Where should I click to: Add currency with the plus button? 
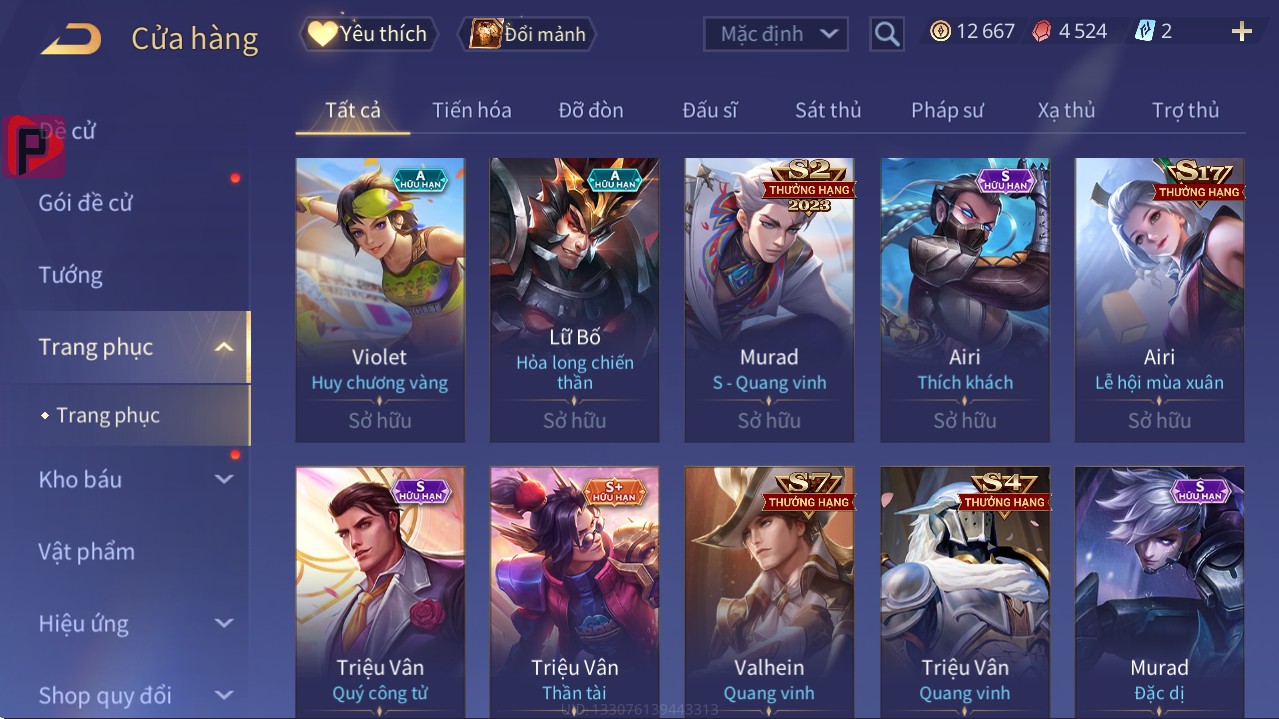tap(1241, 32)
